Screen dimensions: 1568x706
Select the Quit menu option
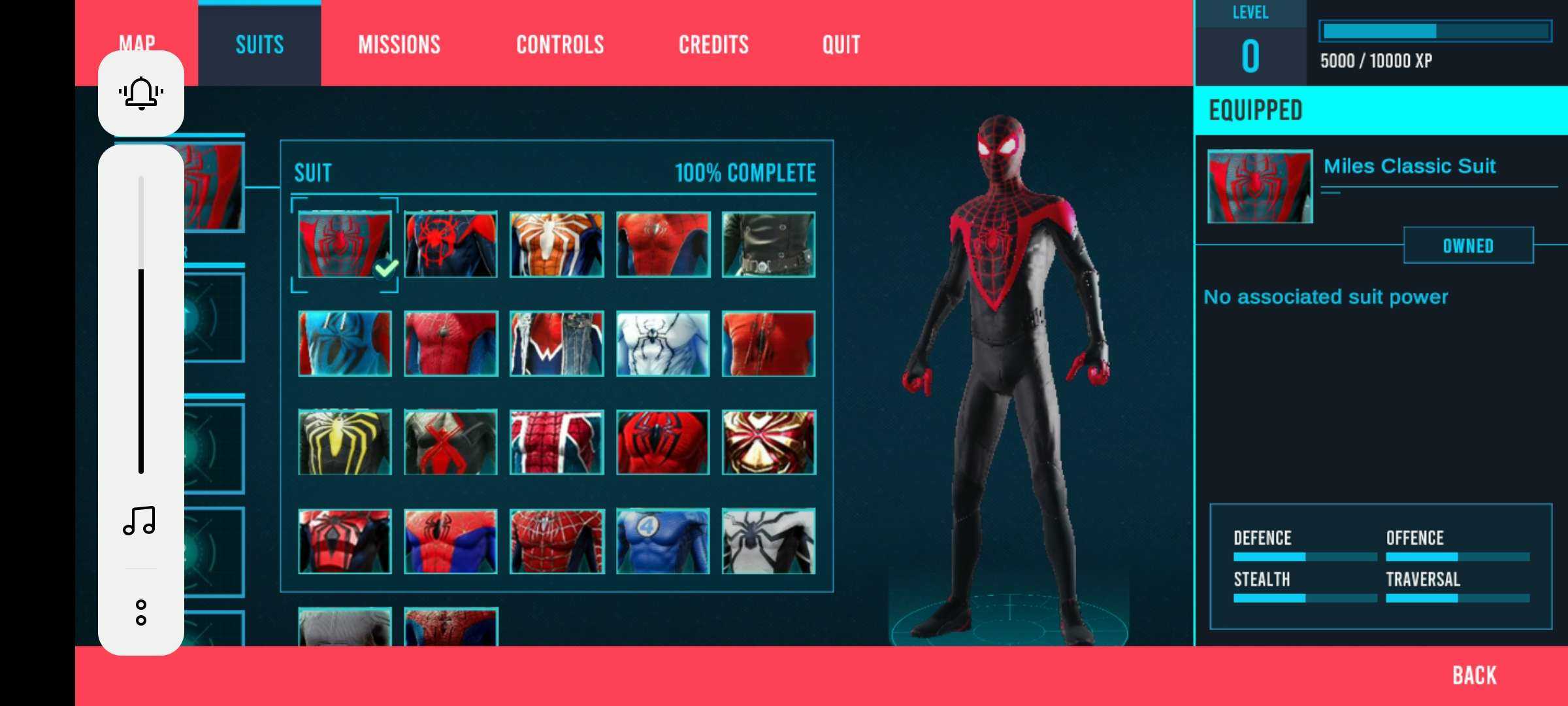pyautogui.click(x=841, y=44)
